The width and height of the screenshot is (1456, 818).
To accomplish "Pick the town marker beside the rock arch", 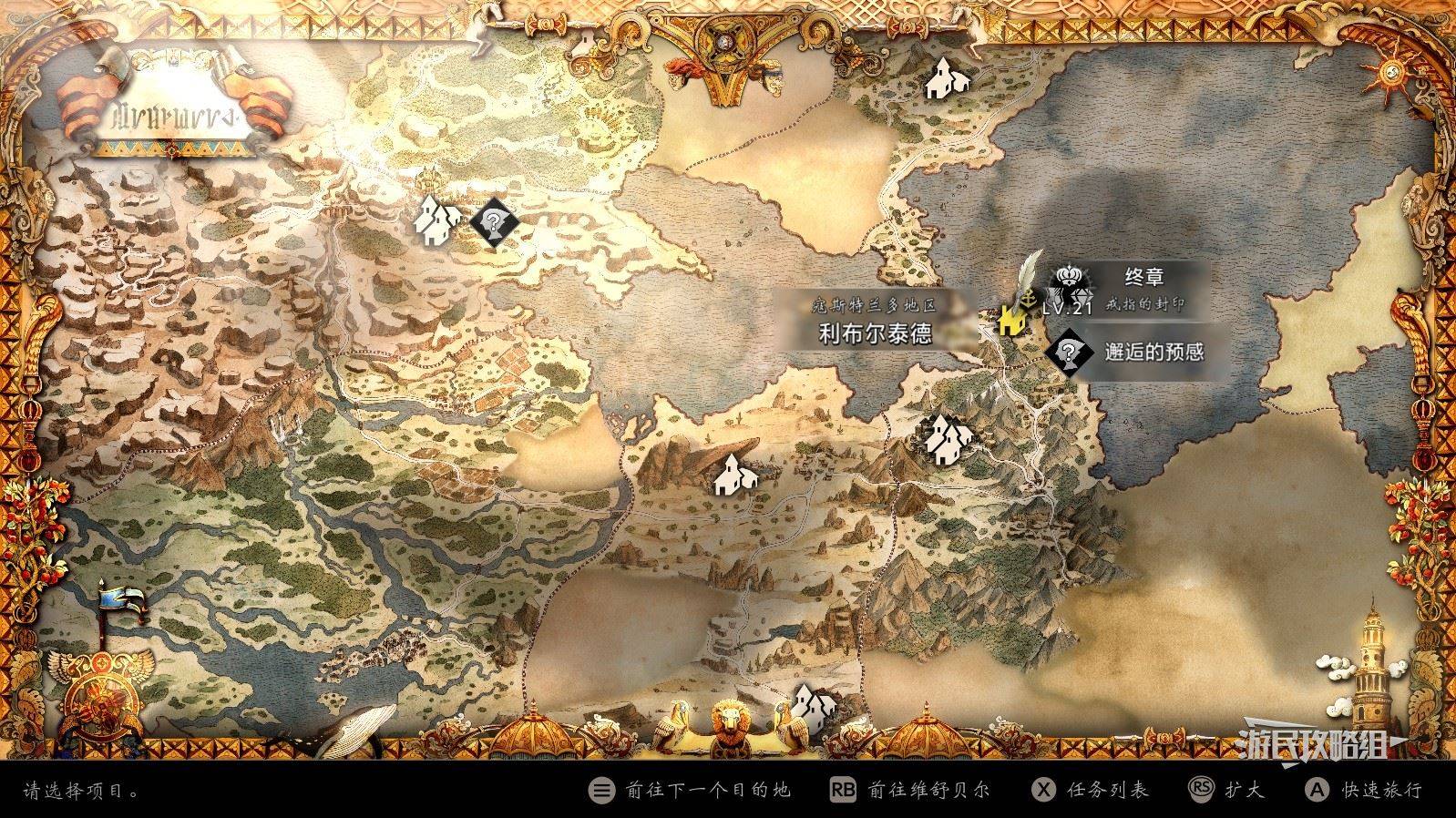I will (733, 475).
